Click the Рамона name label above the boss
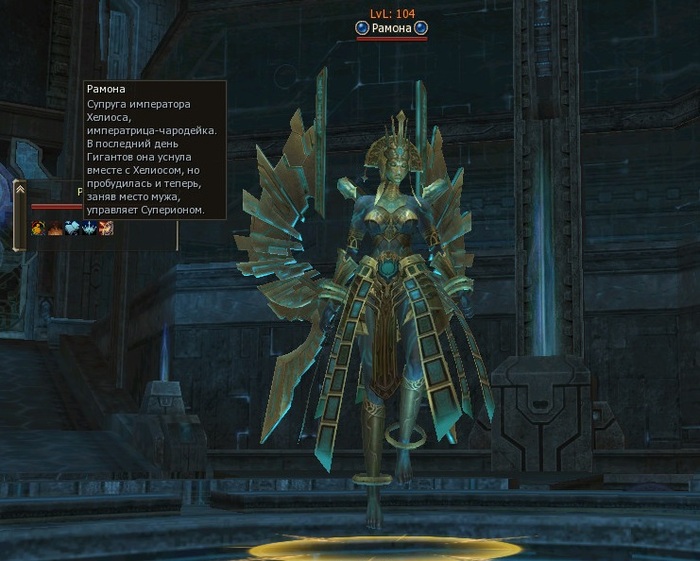 coord(391,29)
